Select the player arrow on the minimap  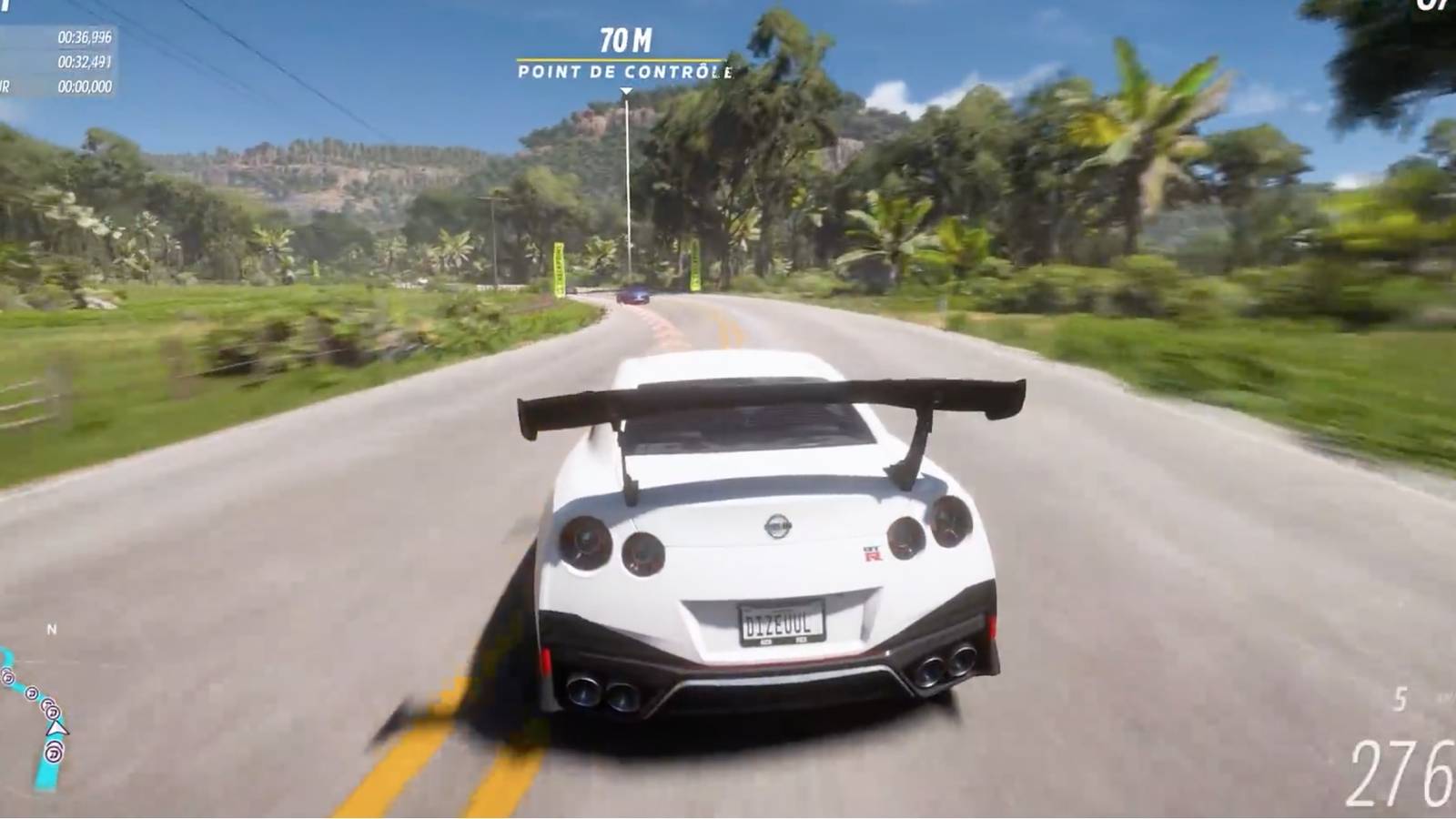pyautogui.click(x=57, y=728)
